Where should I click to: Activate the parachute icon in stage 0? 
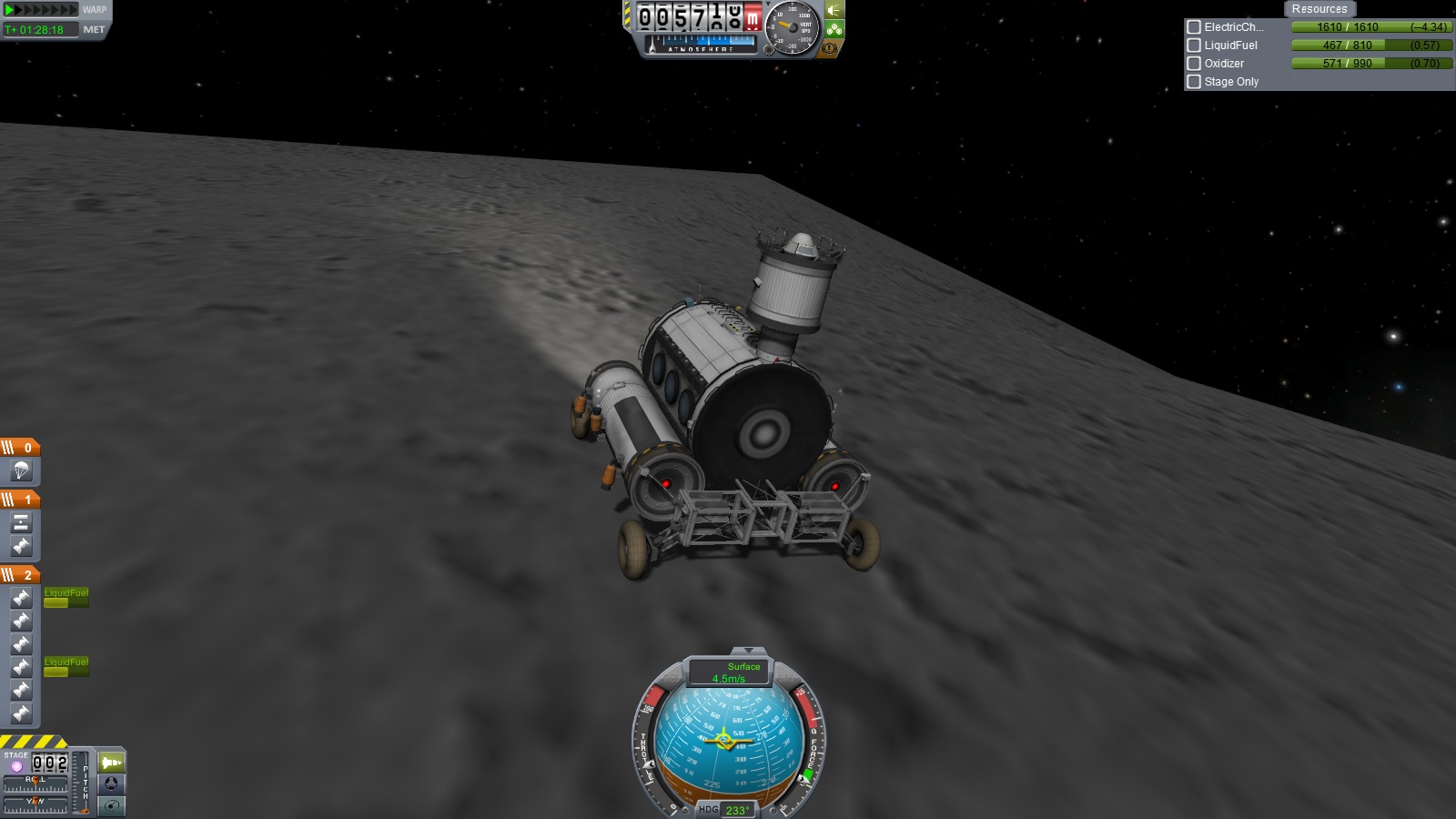pyautogui.click(x=20, y=471)
